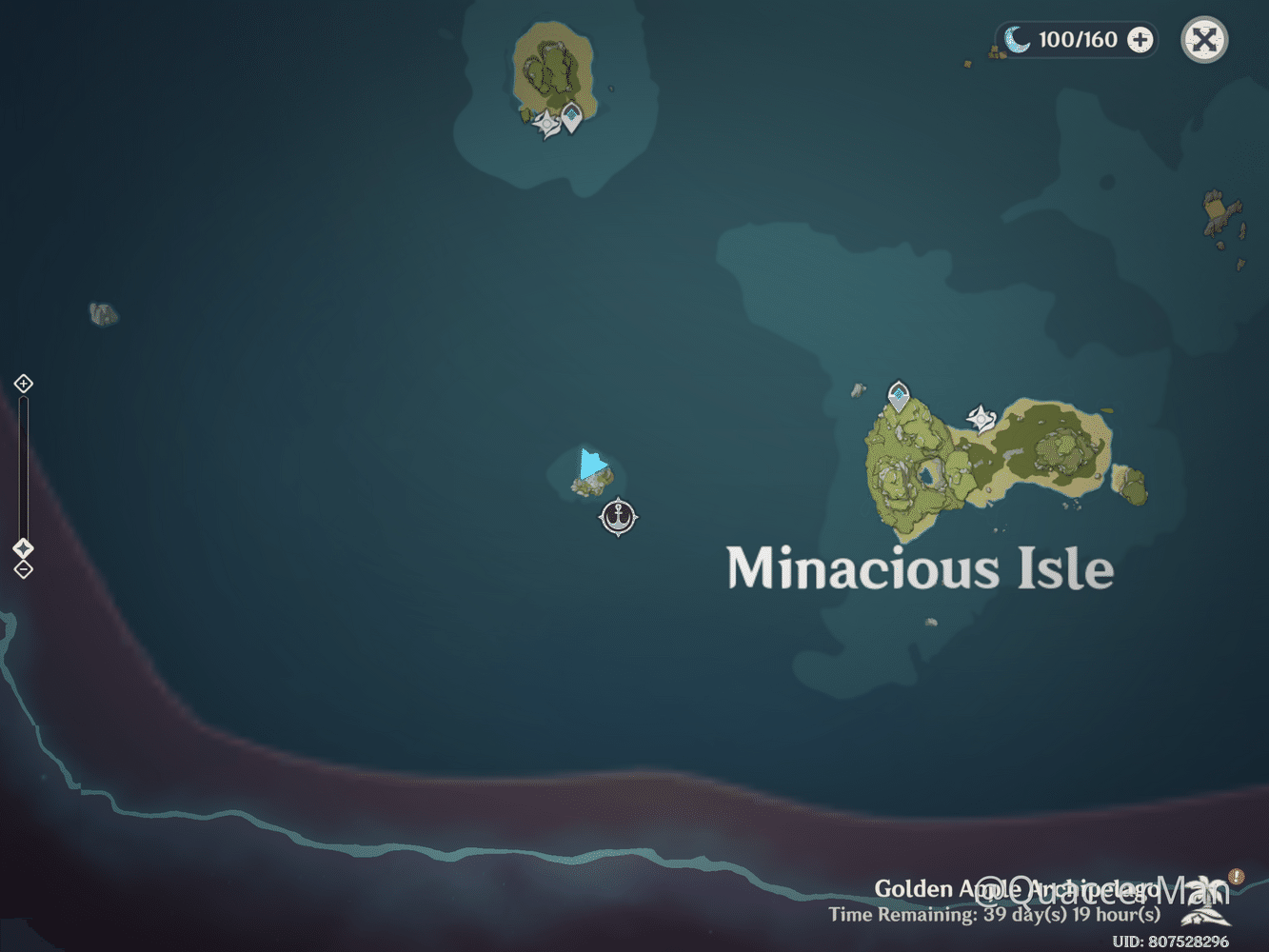The width and height of the screenshot is (1269, 952).
Task: Click the Minacious Isle label
Action: point(920,569)
